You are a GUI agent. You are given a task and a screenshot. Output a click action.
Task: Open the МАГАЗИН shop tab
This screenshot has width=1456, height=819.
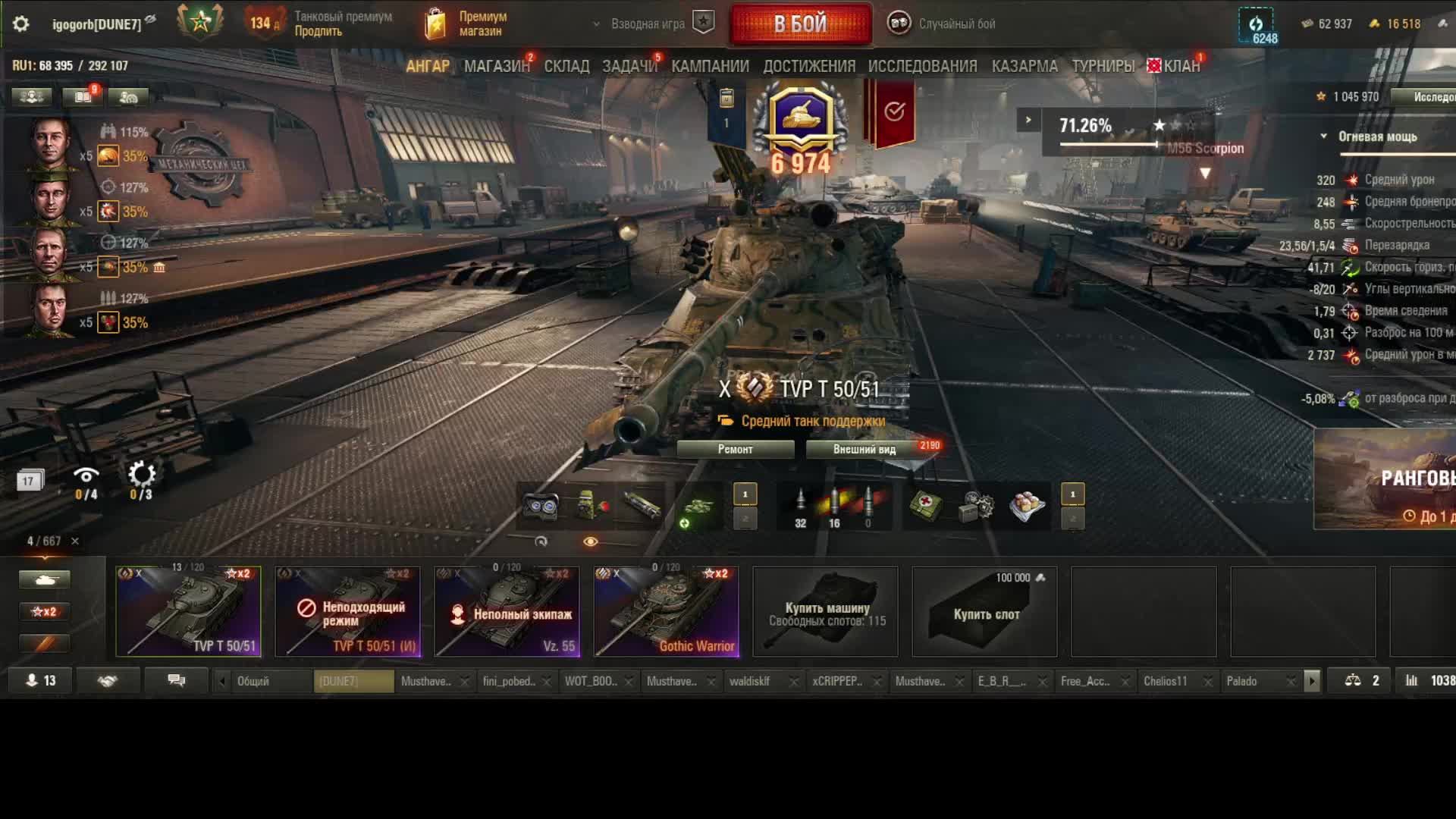click(x=497, y=67)
